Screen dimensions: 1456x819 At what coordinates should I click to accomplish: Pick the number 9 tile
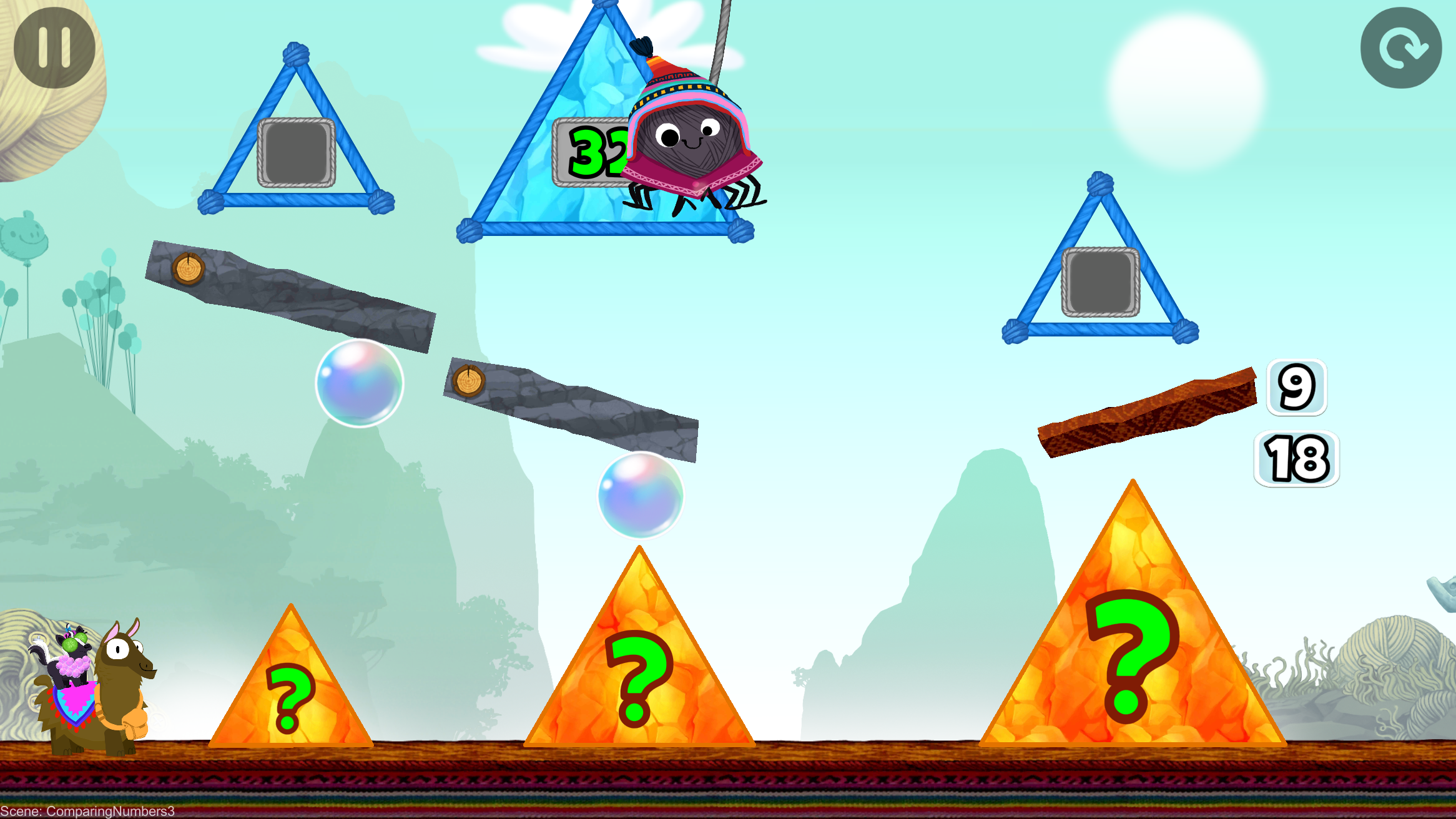[1296, 387]
